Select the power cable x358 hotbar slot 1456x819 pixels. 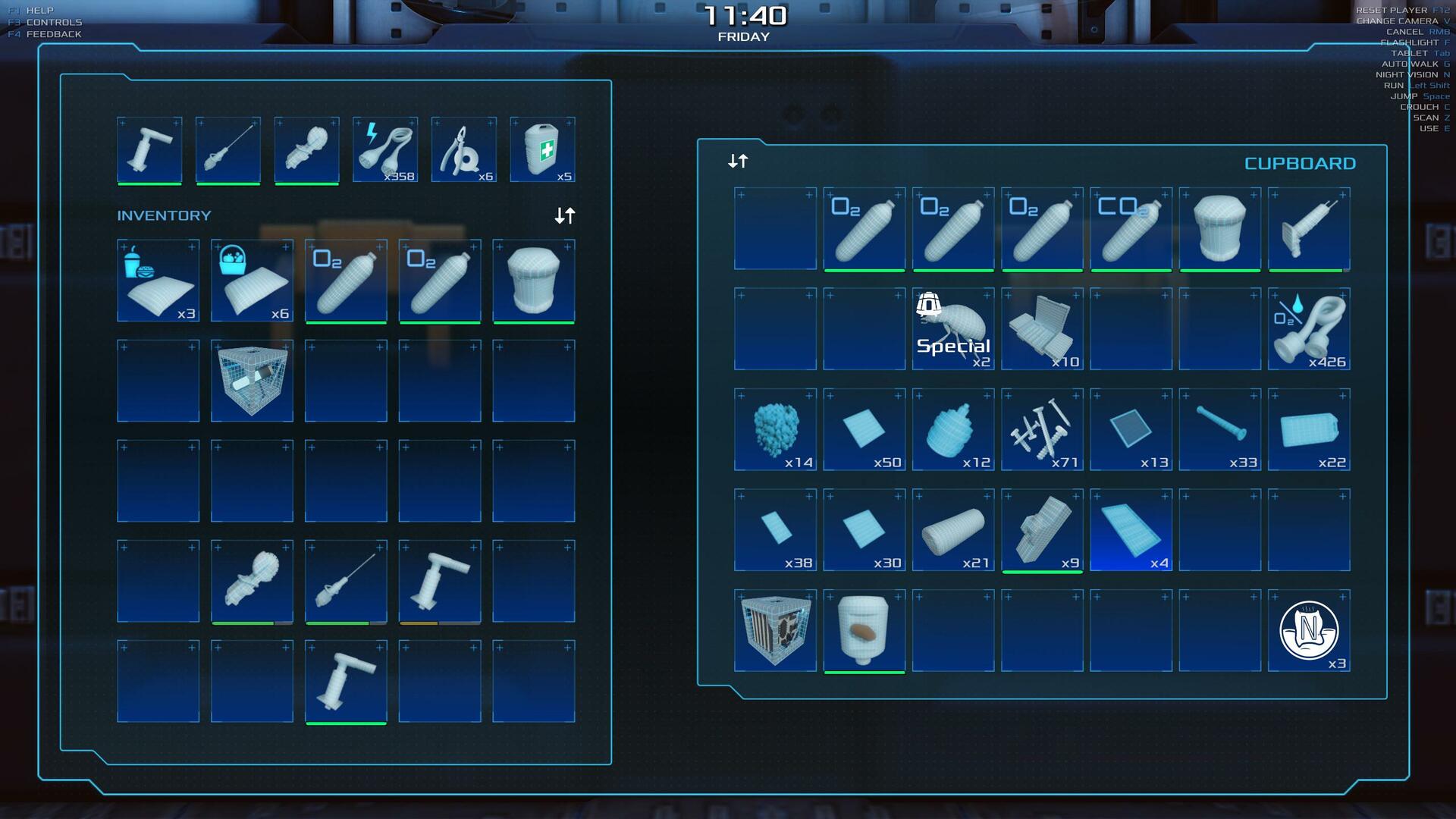click(385, 149)
